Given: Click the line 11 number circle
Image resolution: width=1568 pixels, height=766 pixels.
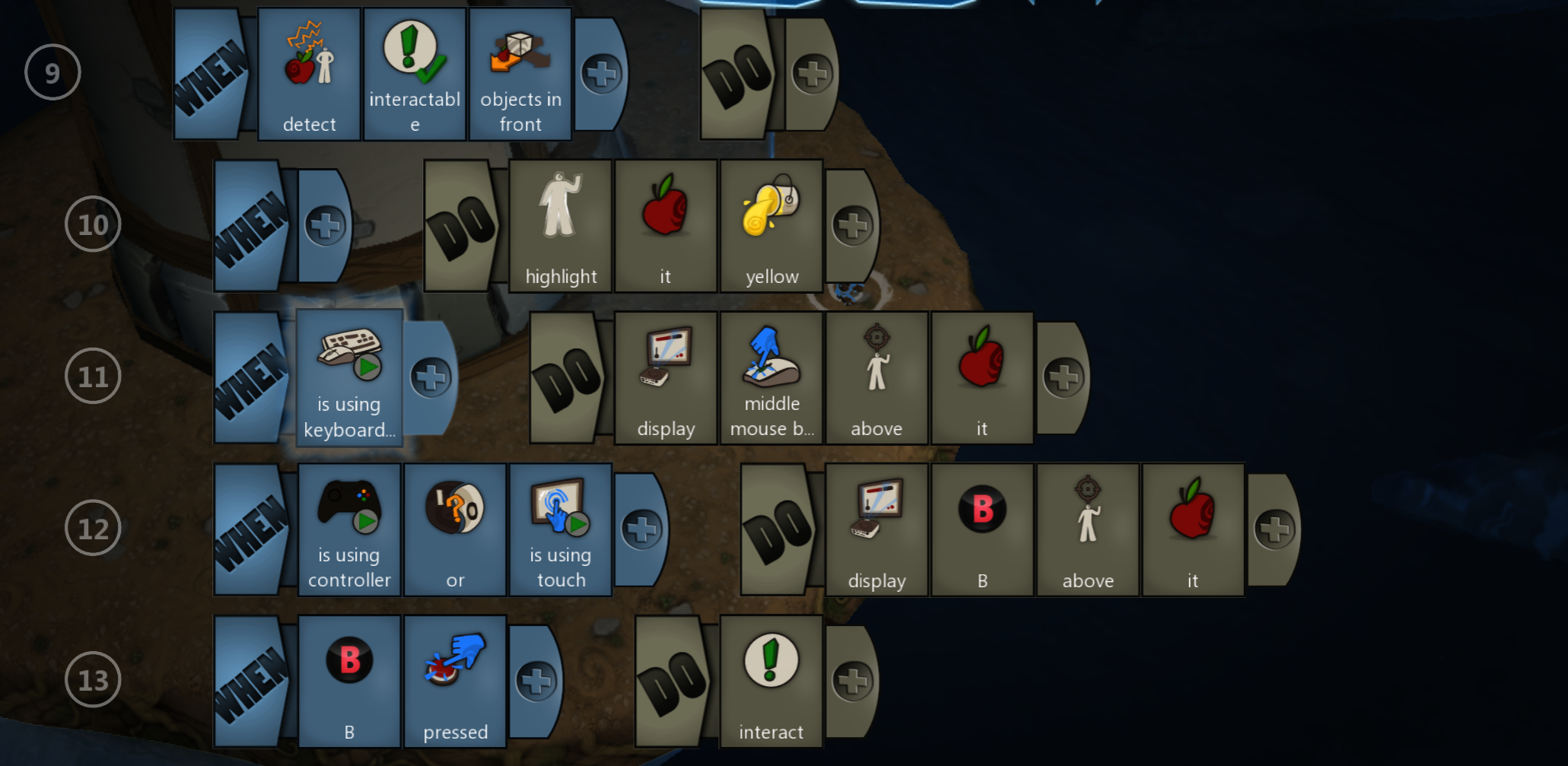Looking at the screenshot, I should click(93, 377).
